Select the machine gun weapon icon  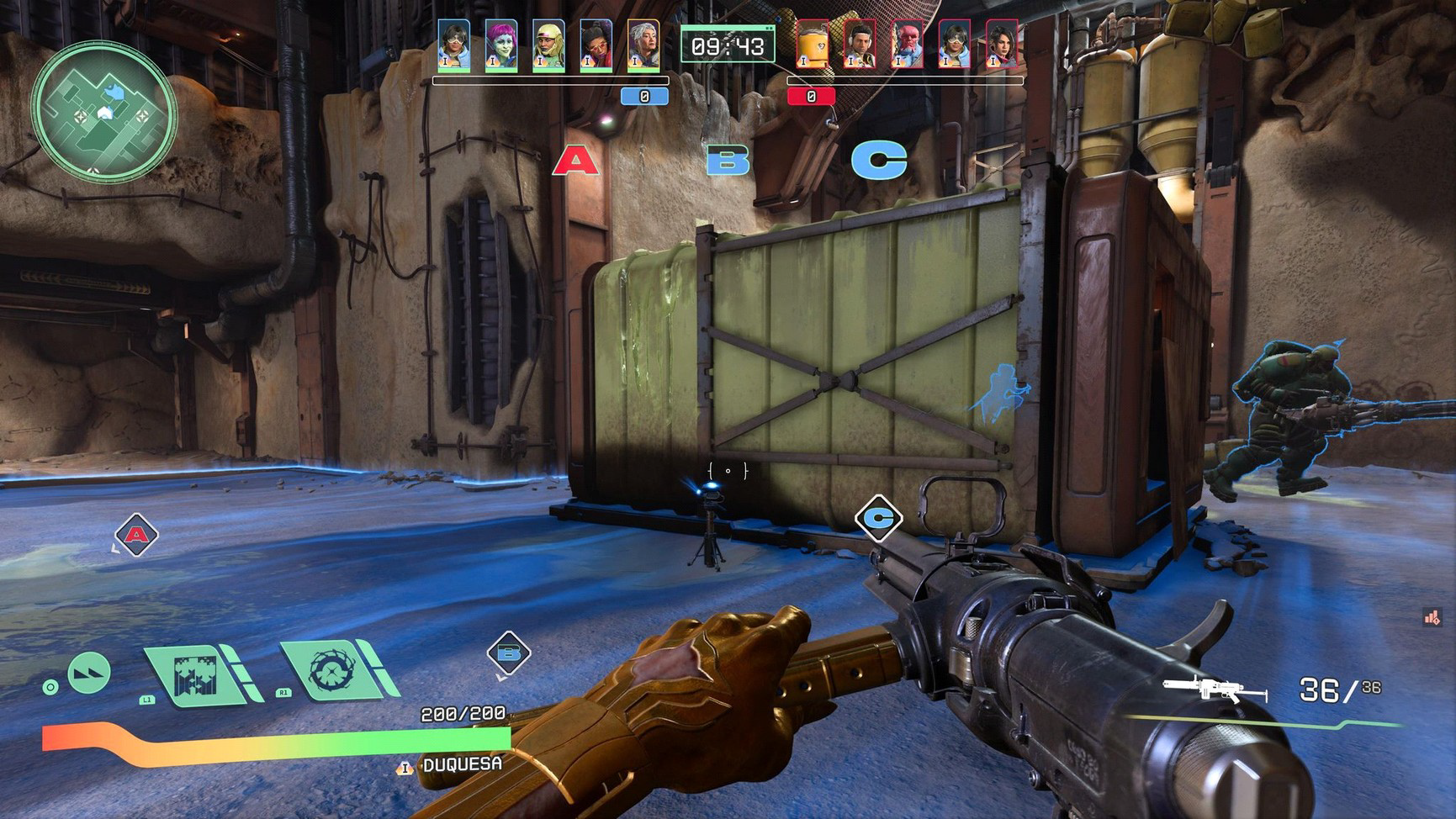[x=1214, y=690]
